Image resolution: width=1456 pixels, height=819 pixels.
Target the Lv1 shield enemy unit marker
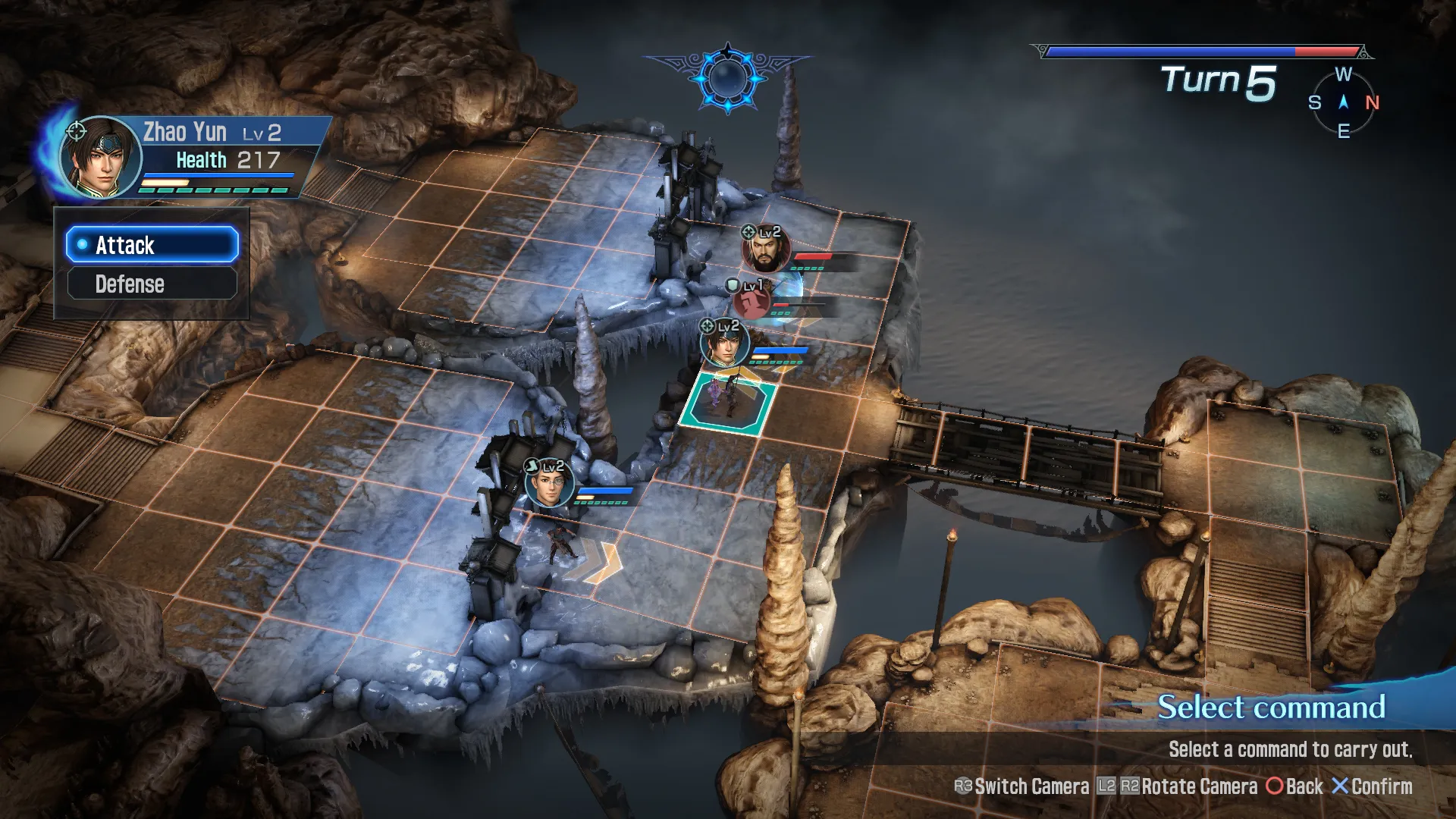(752, 302)
